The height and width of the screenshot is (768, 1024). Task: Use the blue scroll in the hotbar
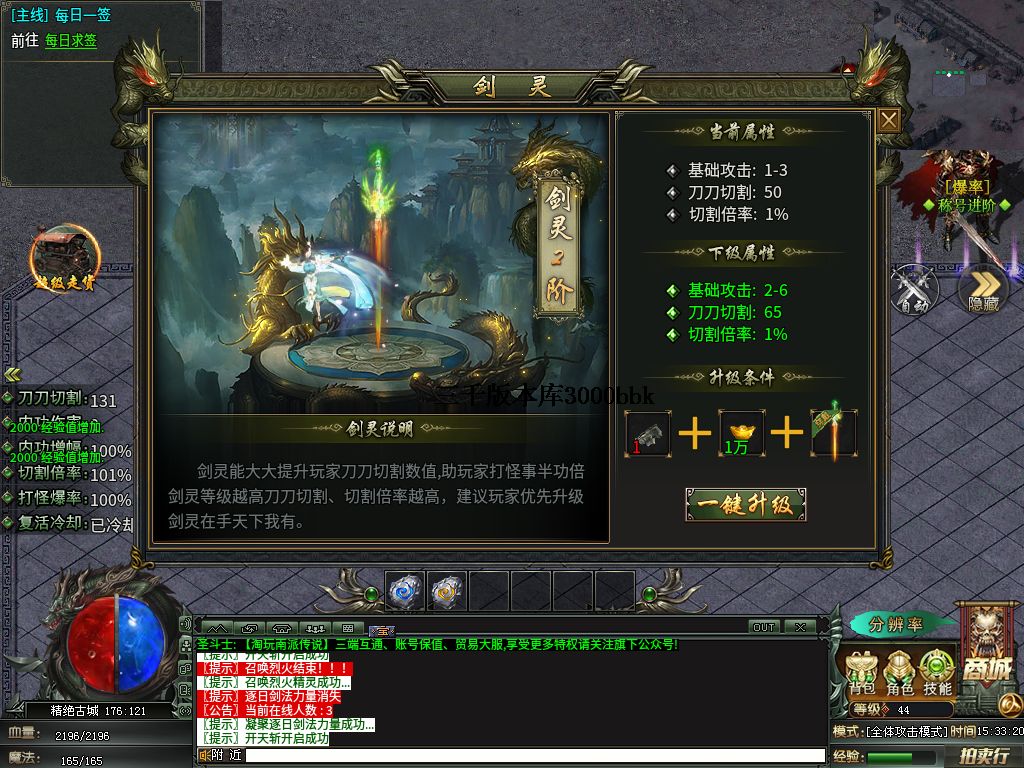[x=406, y=591]
